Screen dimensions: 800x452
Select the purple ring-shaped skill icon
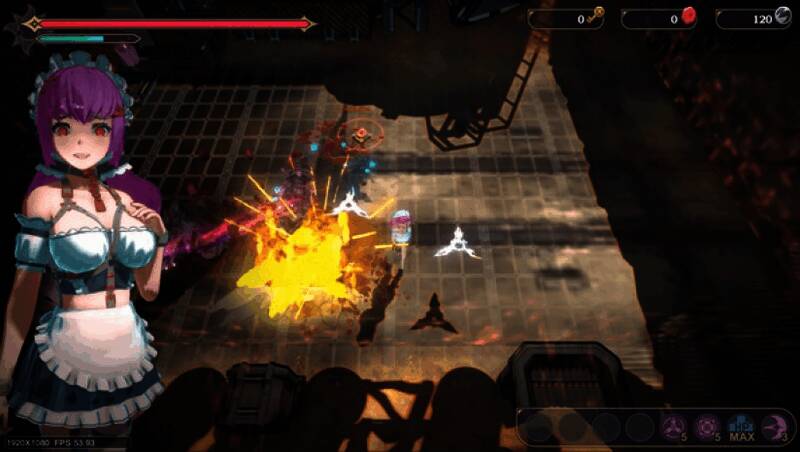pyautogui.click(x=707, y=427)
